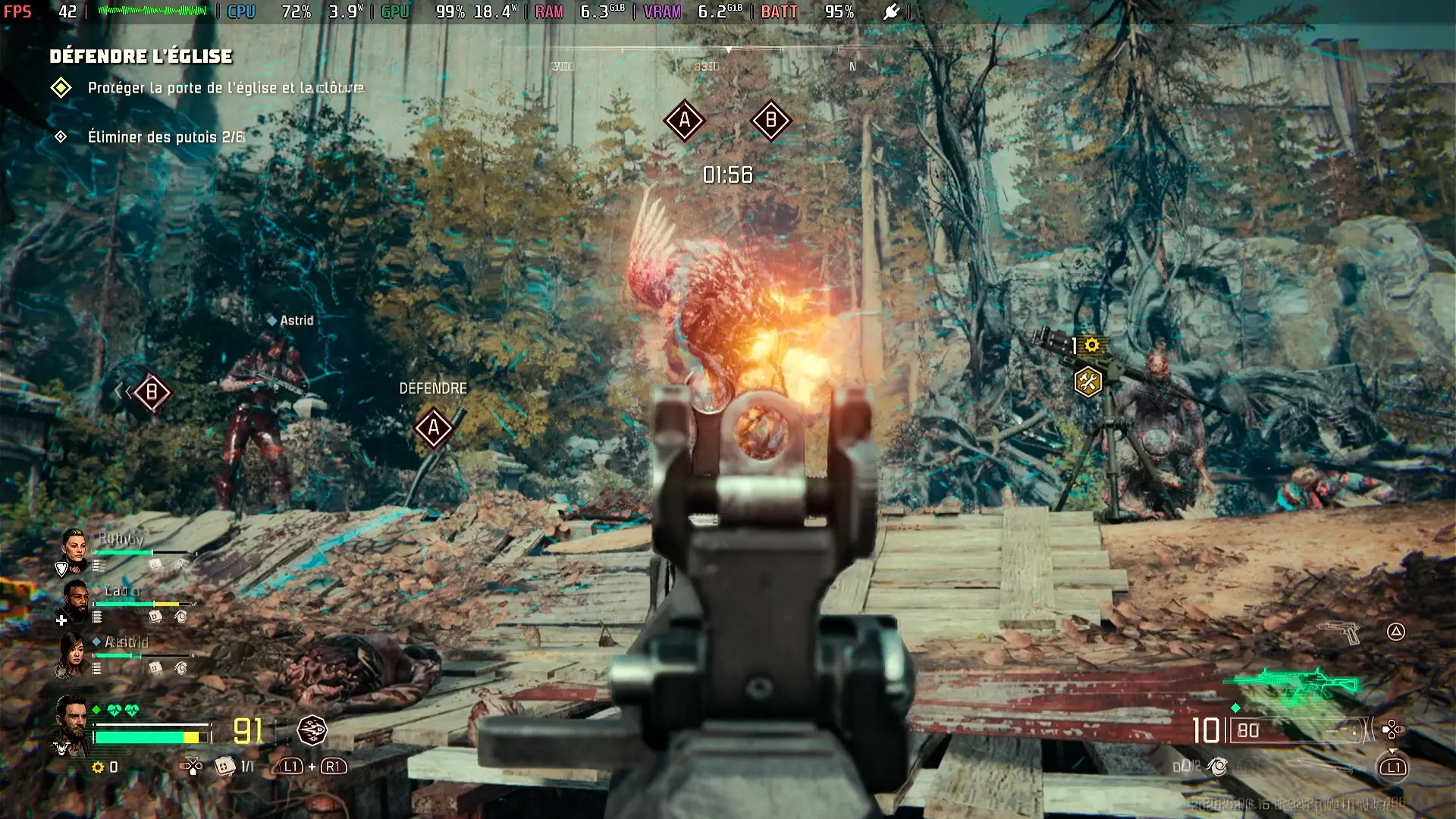Select the bearded teammate's portrait in squad list
1456x819 pixels.
coord(75,600)
